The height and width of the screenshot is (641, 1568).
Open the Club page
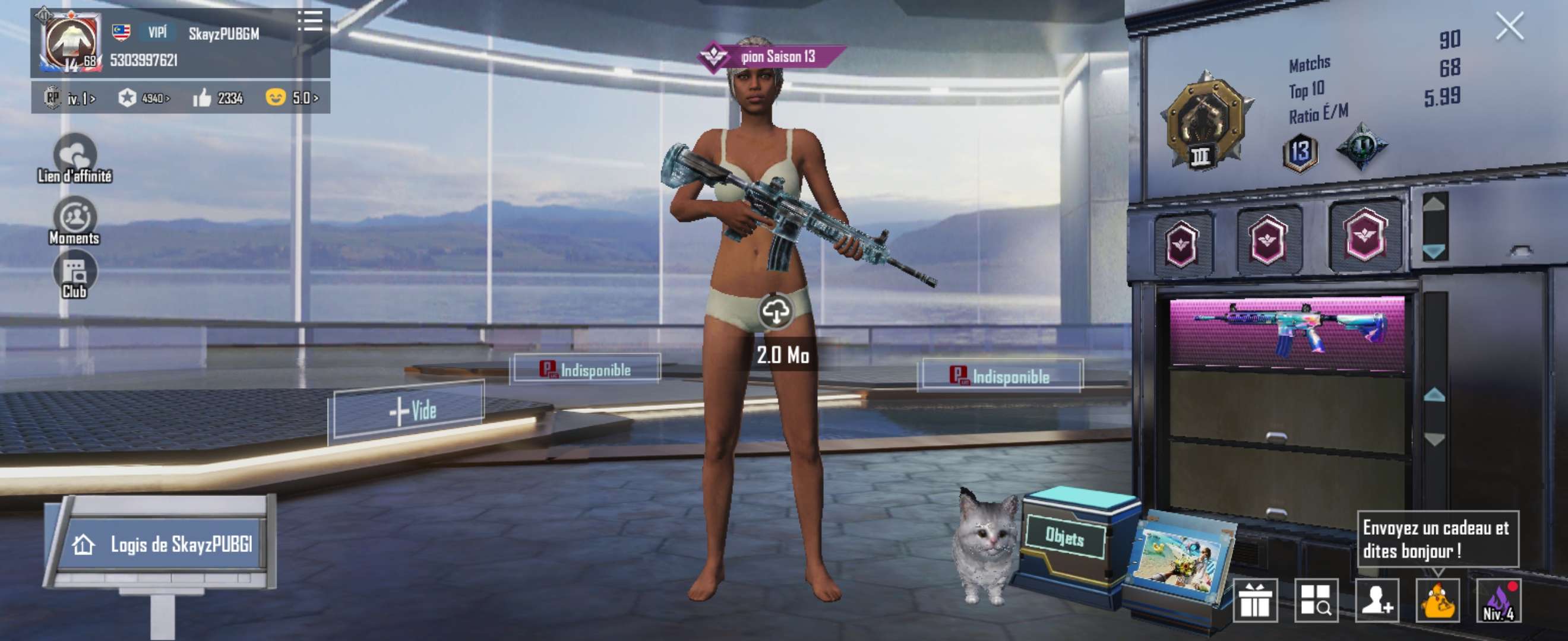(75, 275)
